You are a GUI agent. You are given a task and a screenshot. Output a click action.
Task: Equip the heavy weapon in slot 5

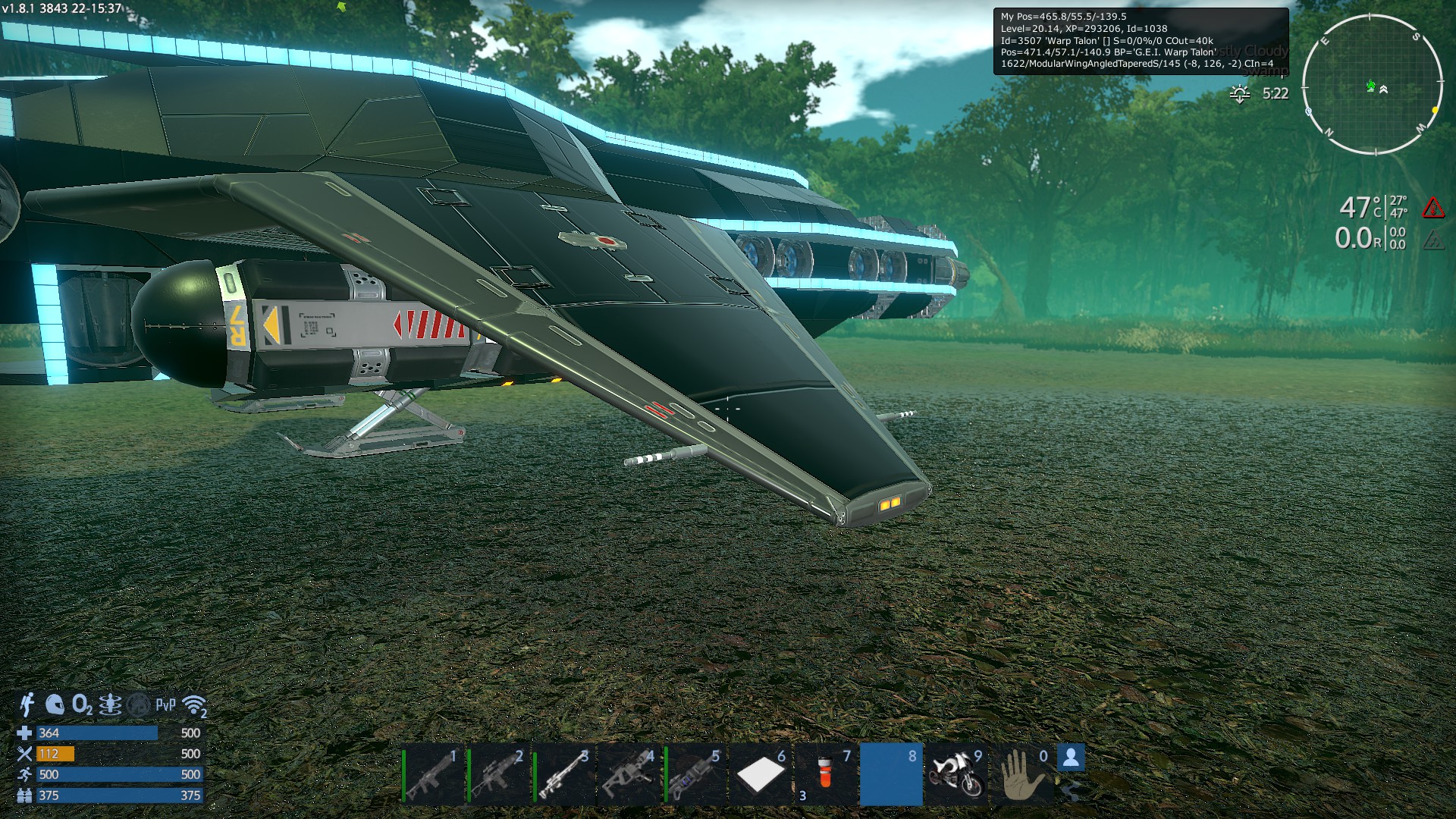(695, 775)
